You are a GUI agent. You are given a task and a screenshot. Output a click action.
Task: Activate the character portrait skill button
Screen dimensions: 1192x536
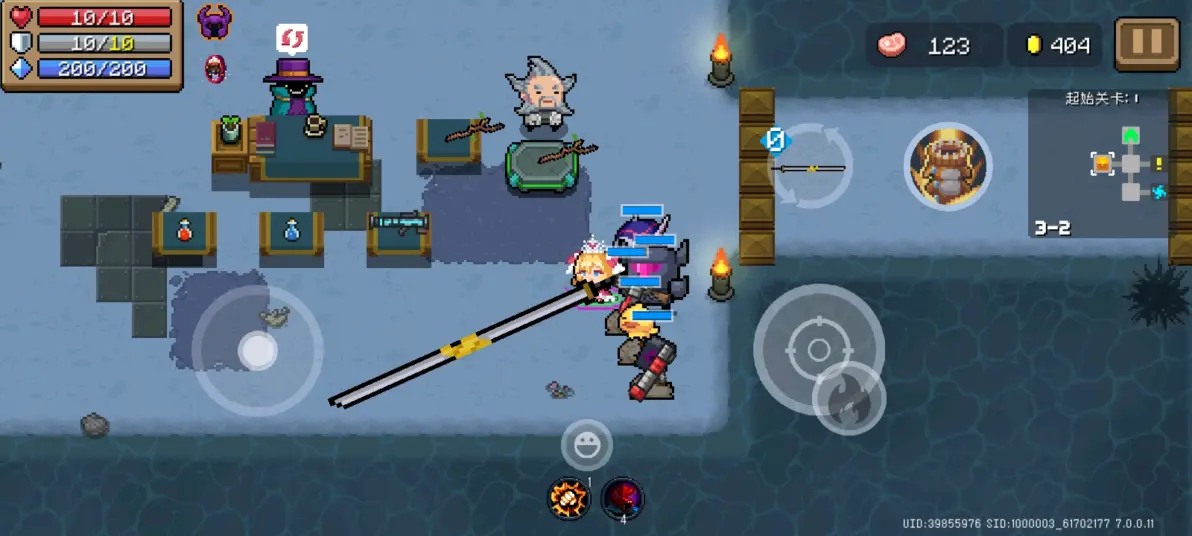tap(947, 166)
